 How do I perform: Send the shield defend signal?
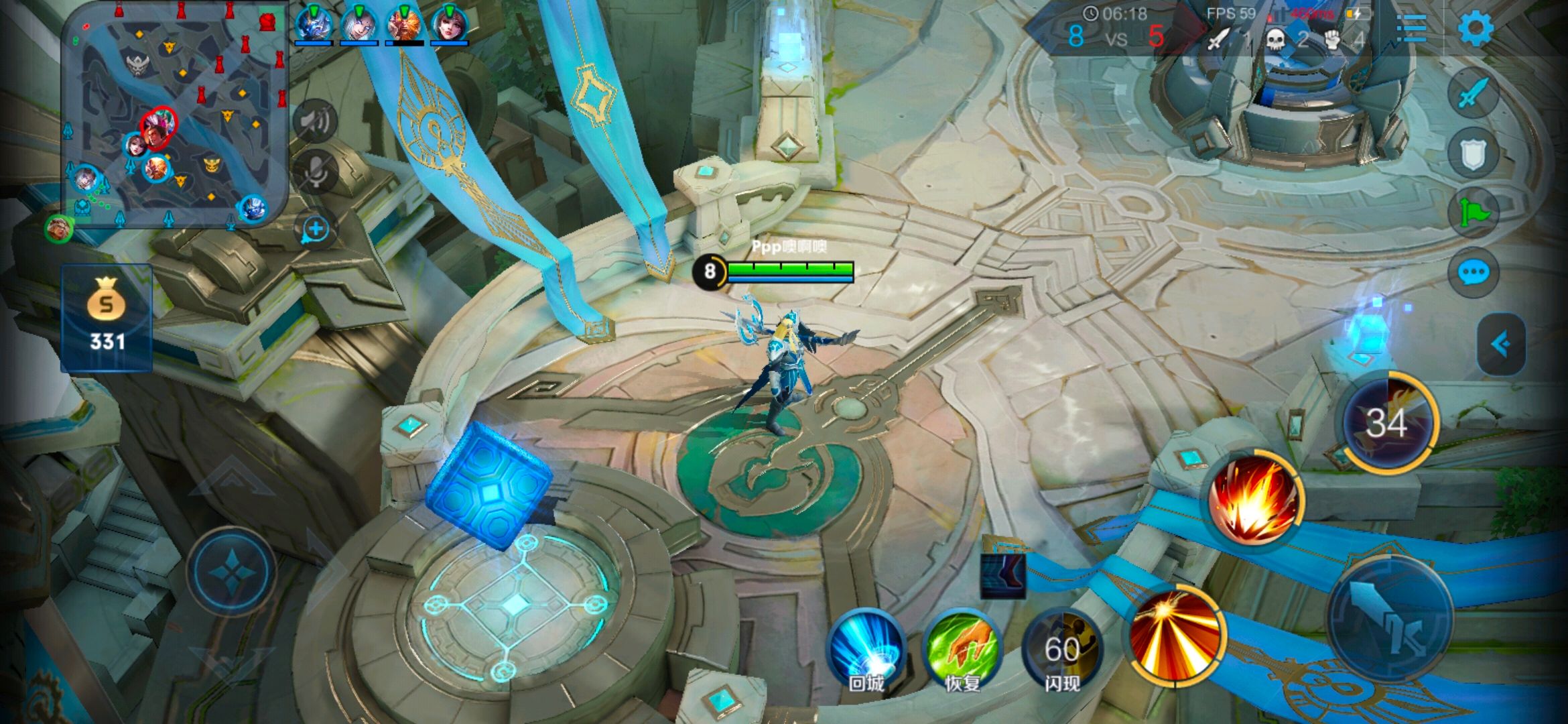(1472, 154)
